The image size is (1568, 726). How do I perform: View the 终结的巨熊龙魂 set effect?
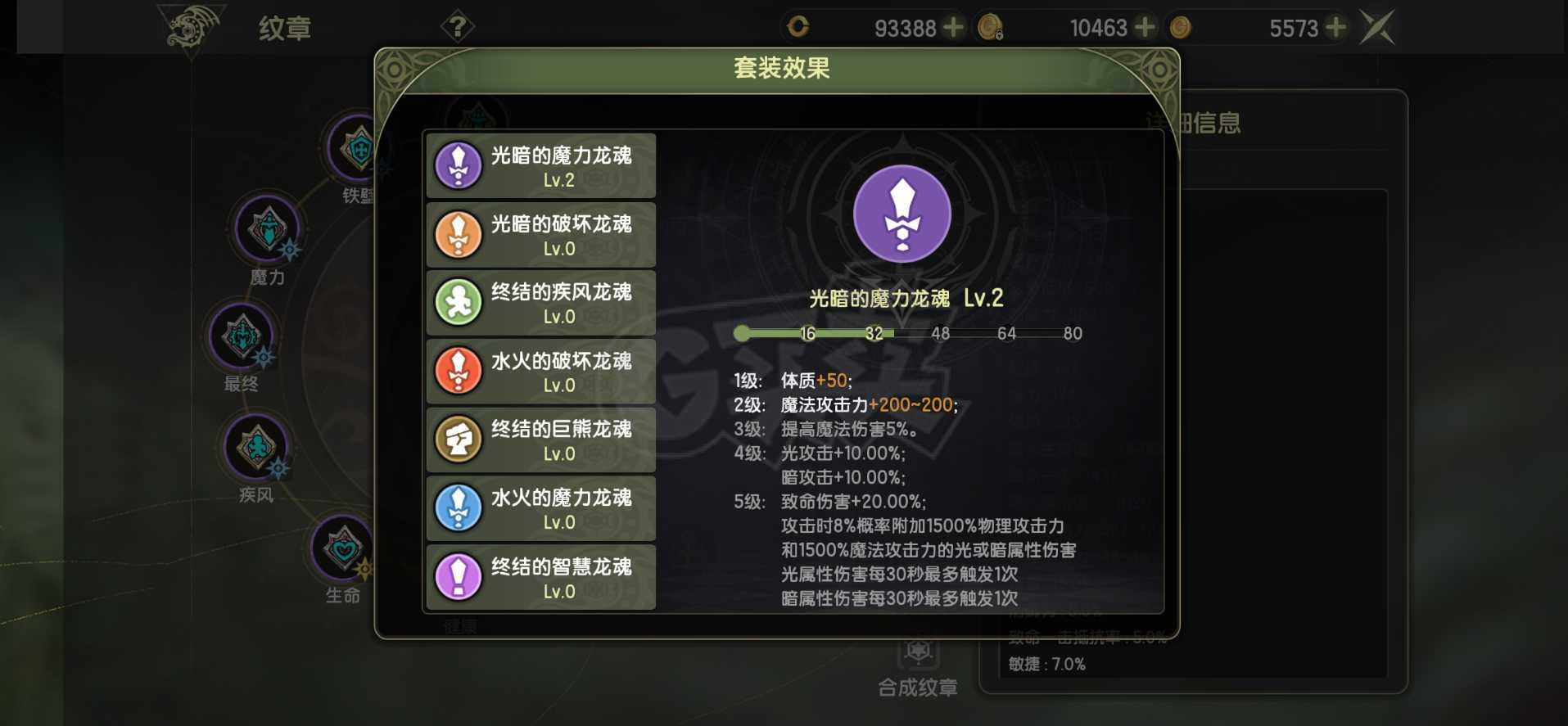(539, 440)
